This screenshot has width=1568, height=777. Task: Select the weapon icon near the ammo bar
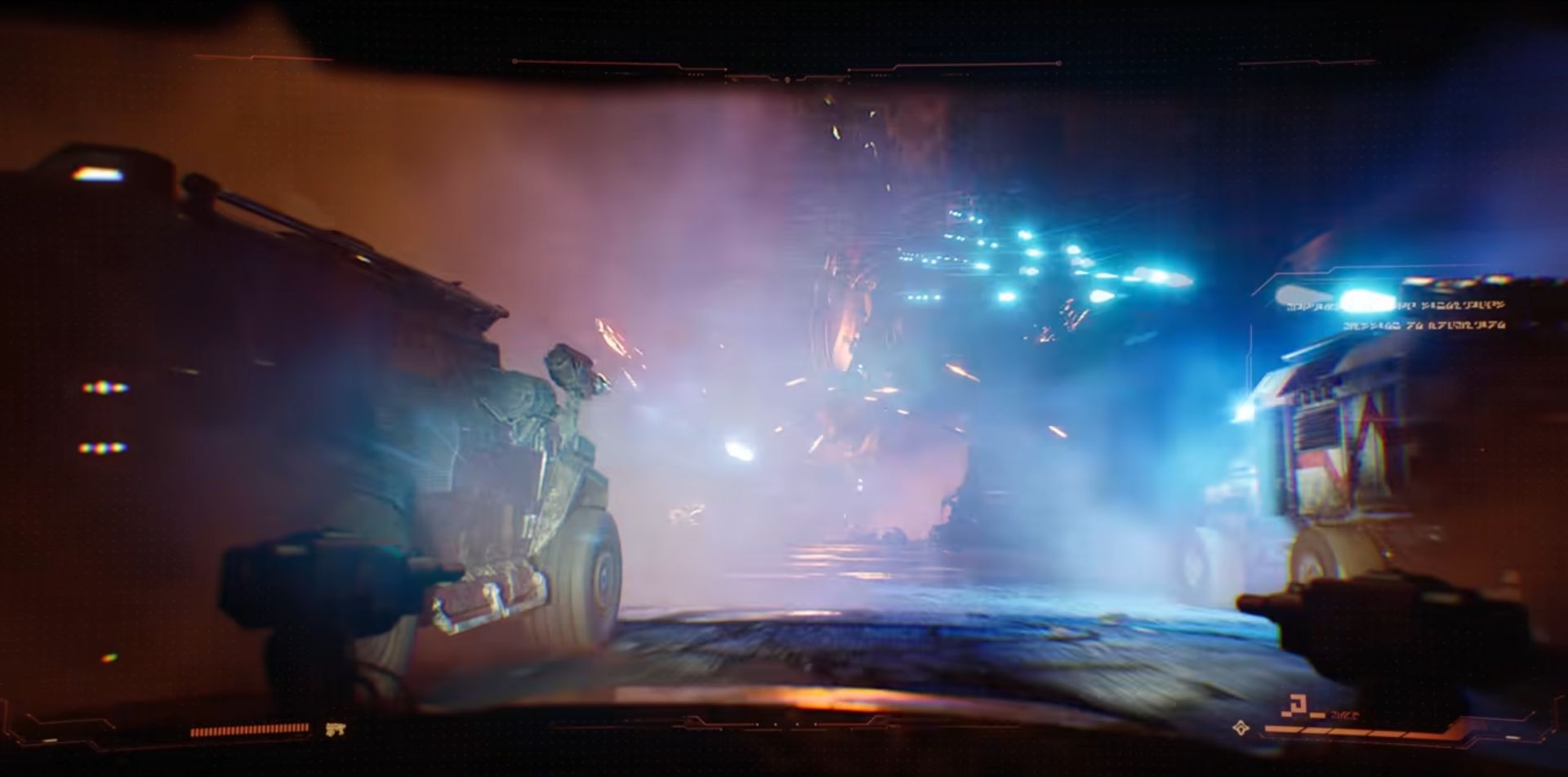(335, 728)
